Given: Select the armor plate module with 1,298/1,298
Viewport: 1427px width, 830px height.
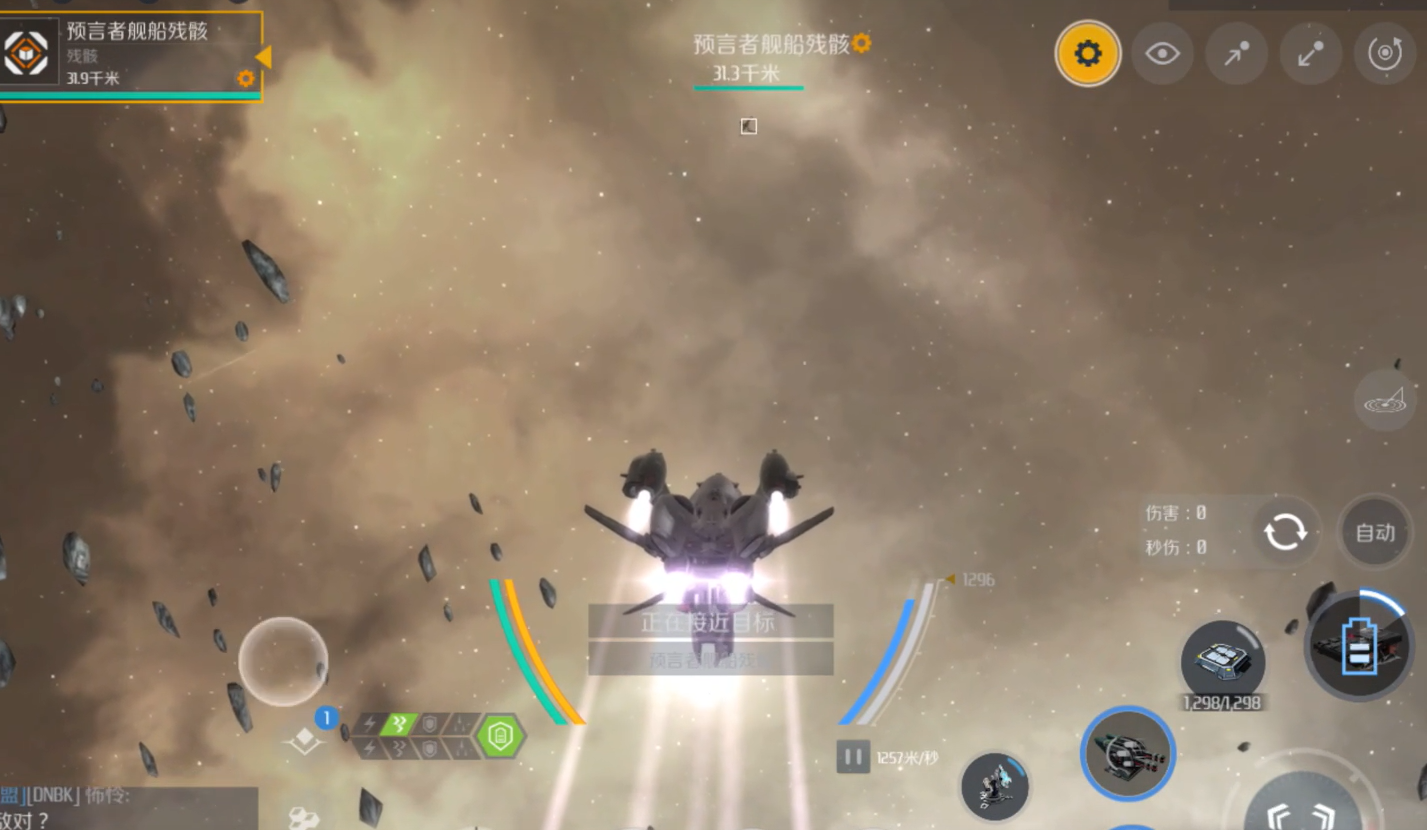Looking at the screenshot, I should coord(1223,660).
